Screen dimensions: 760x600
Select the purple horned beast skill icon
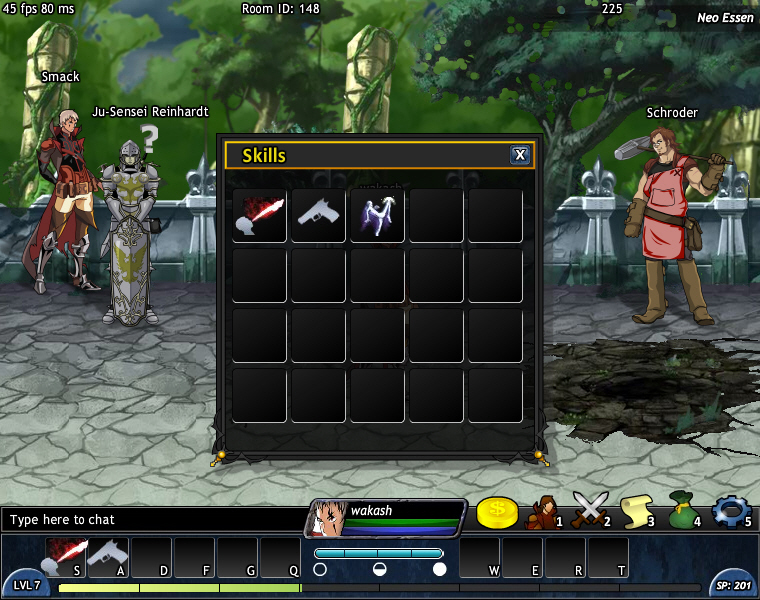tap(378, 215)
